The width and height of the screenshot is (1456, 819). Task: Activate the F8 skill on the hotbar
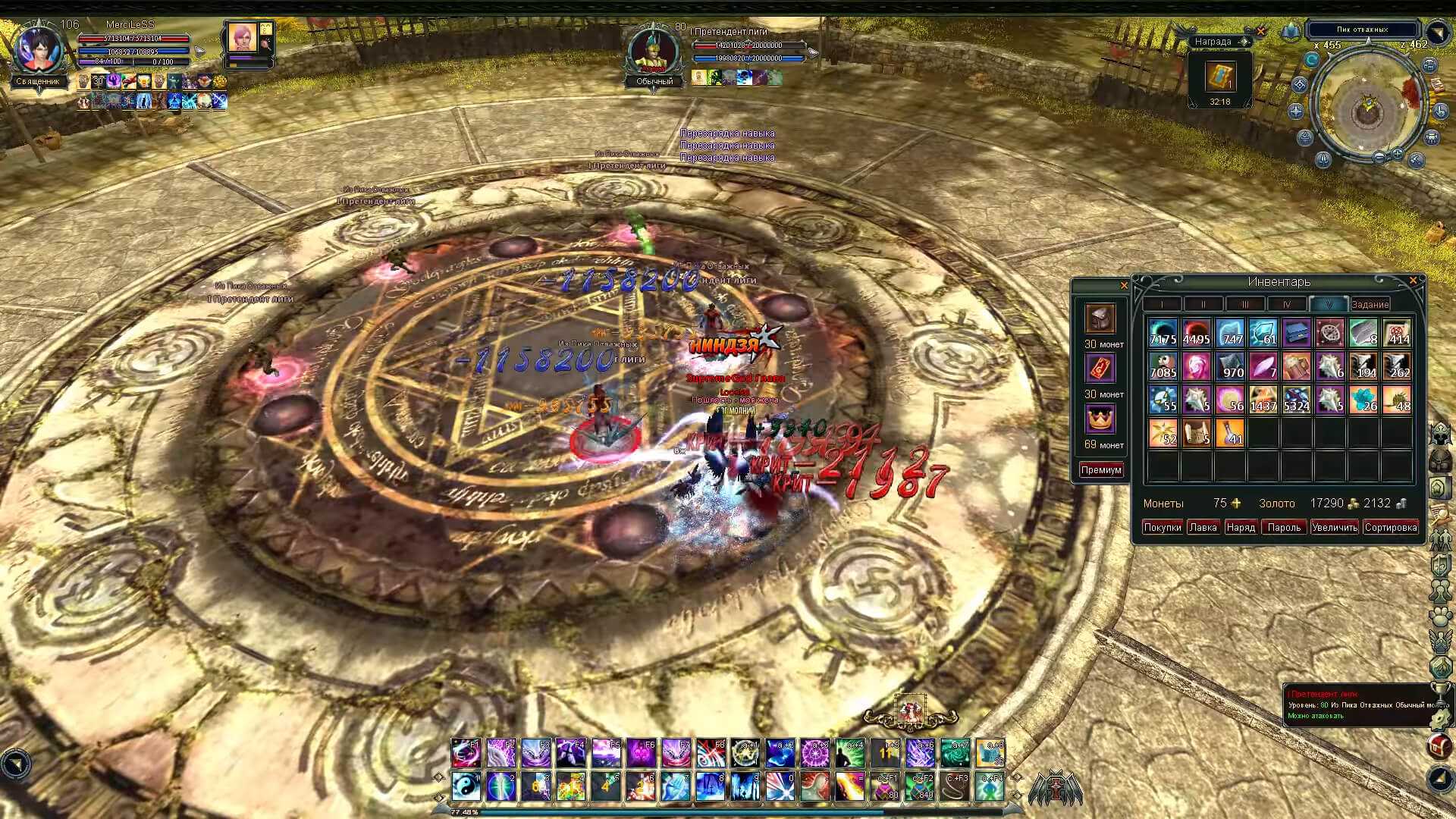click(711, 752)
